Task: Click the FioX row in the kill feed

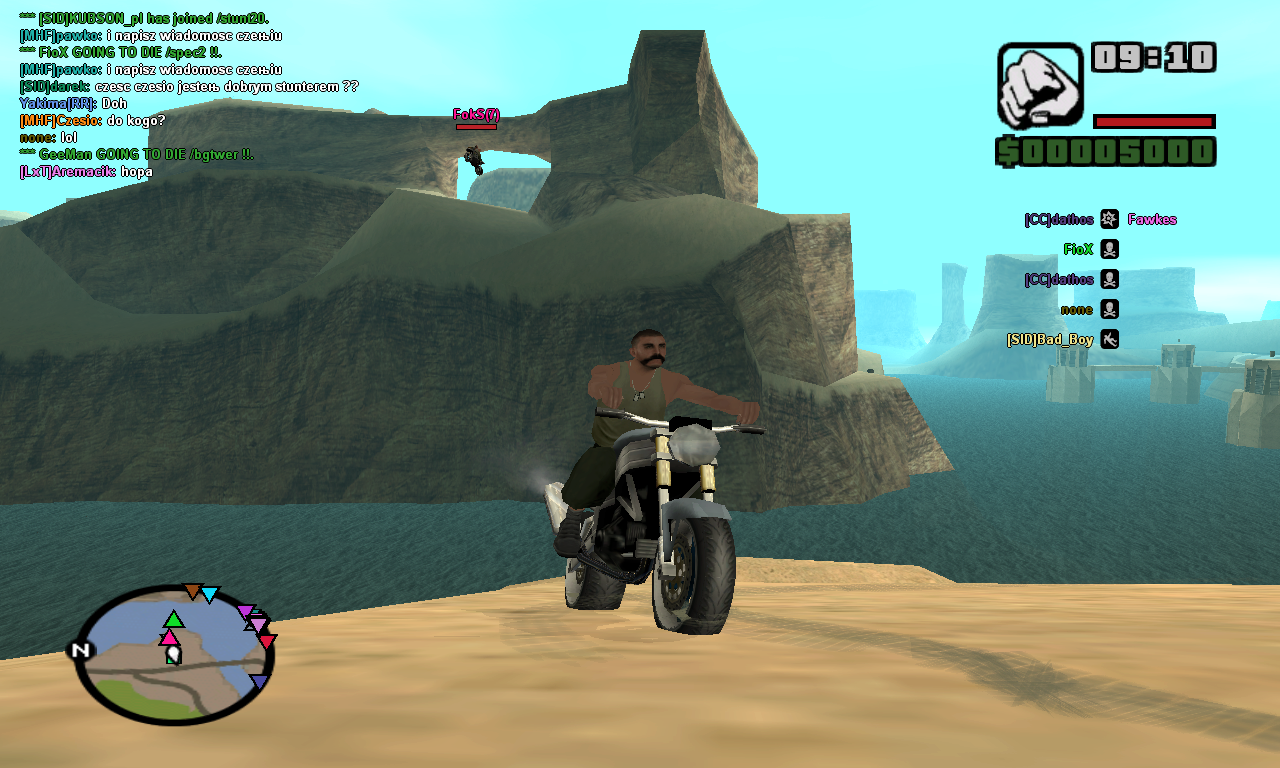Action: 1090,249
